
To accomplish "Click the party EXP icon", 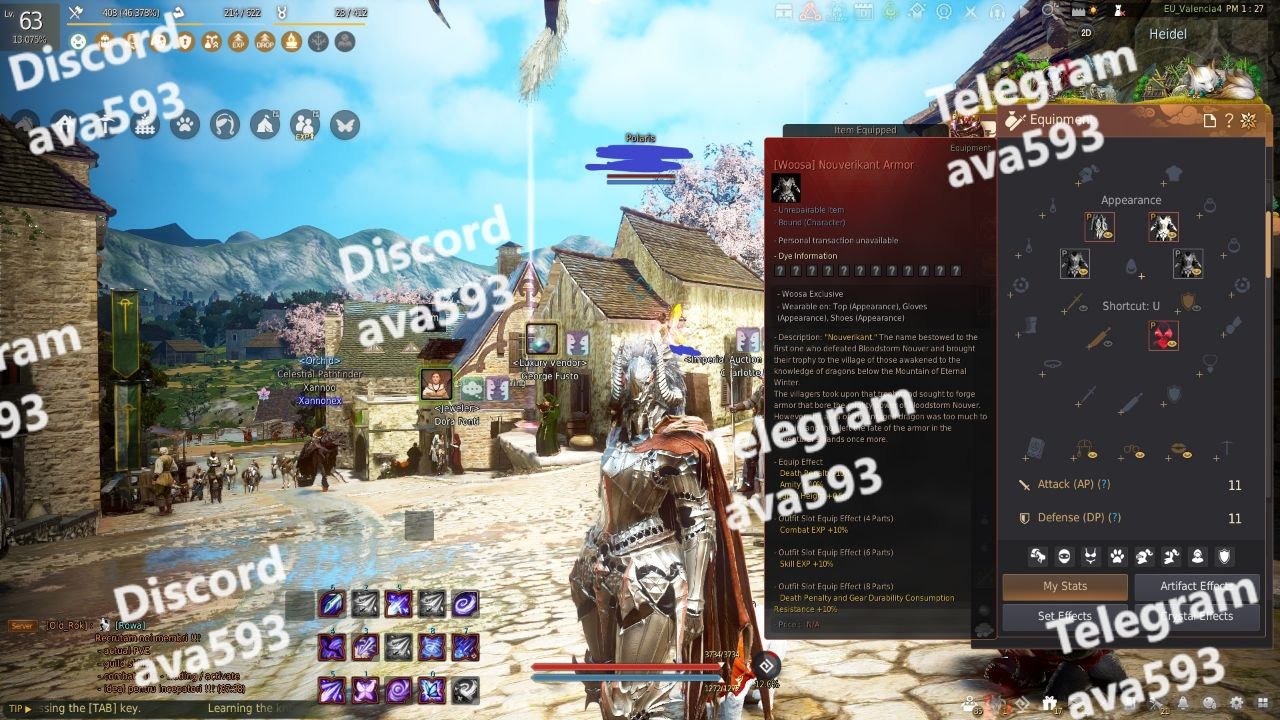I will pyautogui.click(x=304, y=125).
